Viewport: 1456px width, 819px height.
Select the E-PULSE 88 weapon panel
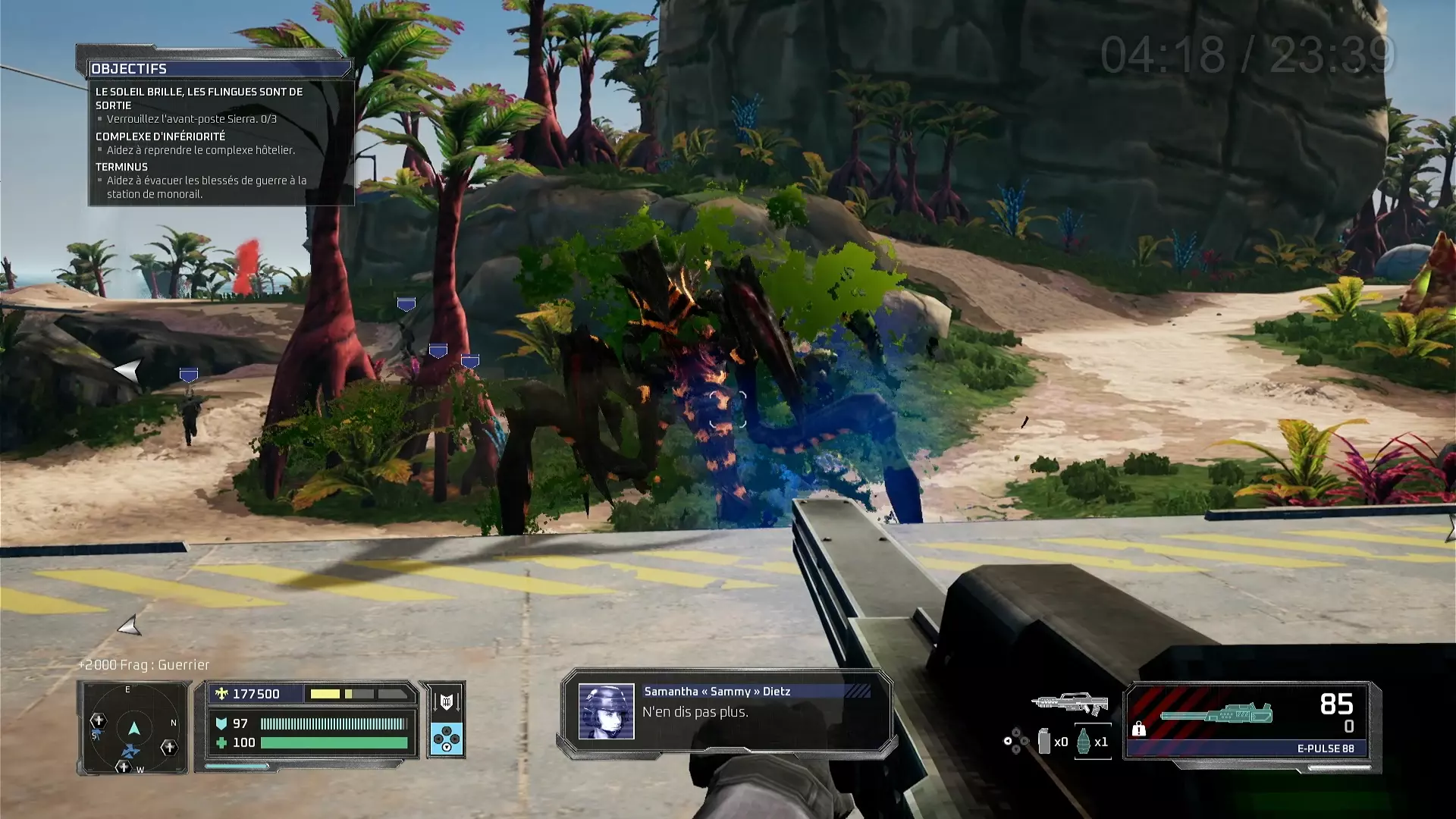[x=1250, y=725]
